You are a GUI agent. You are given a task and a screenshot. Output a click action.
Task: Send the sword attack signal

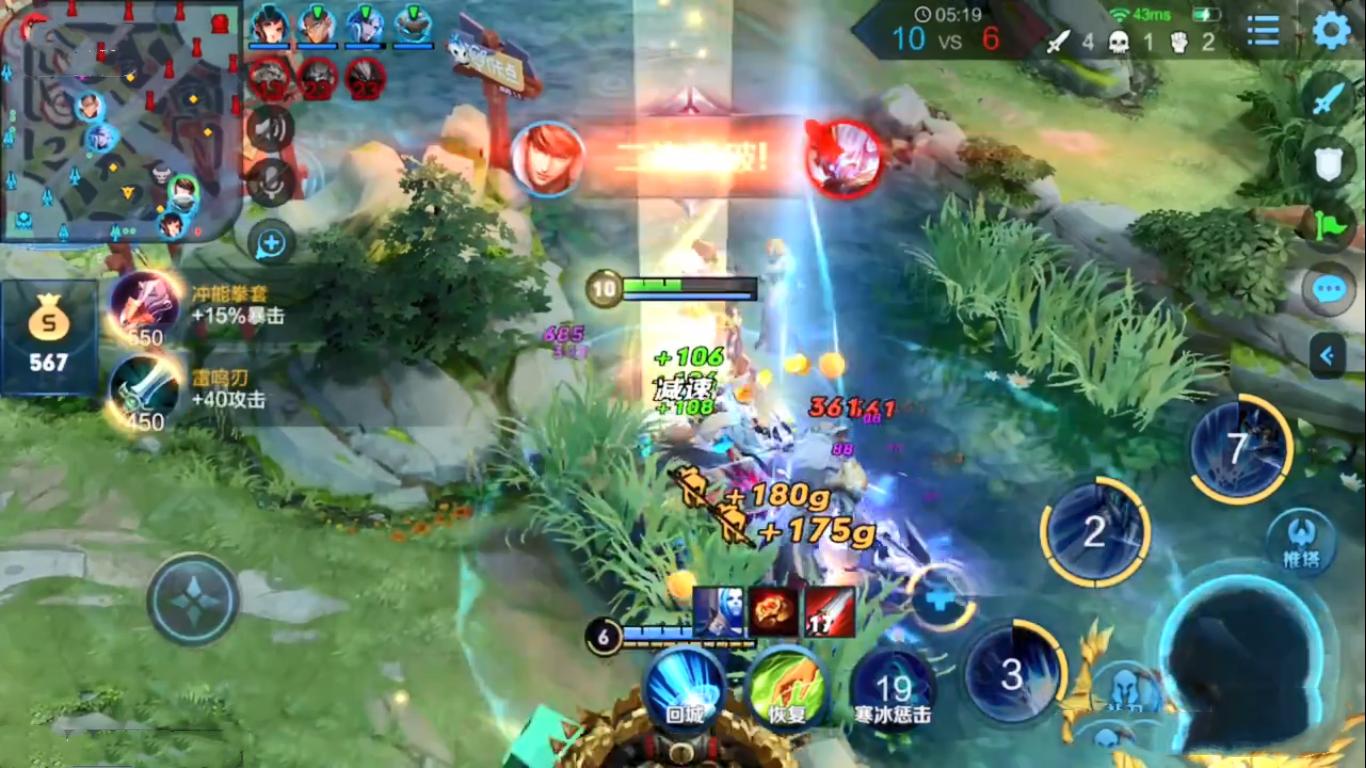click(1328, 100)
